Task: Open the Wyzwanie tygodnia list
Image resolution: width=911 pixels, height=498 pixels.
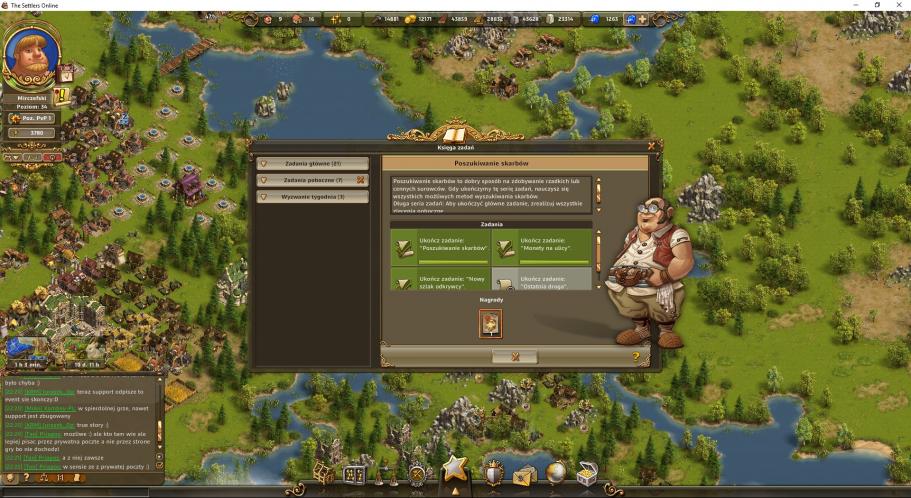Action: (313, 197)
